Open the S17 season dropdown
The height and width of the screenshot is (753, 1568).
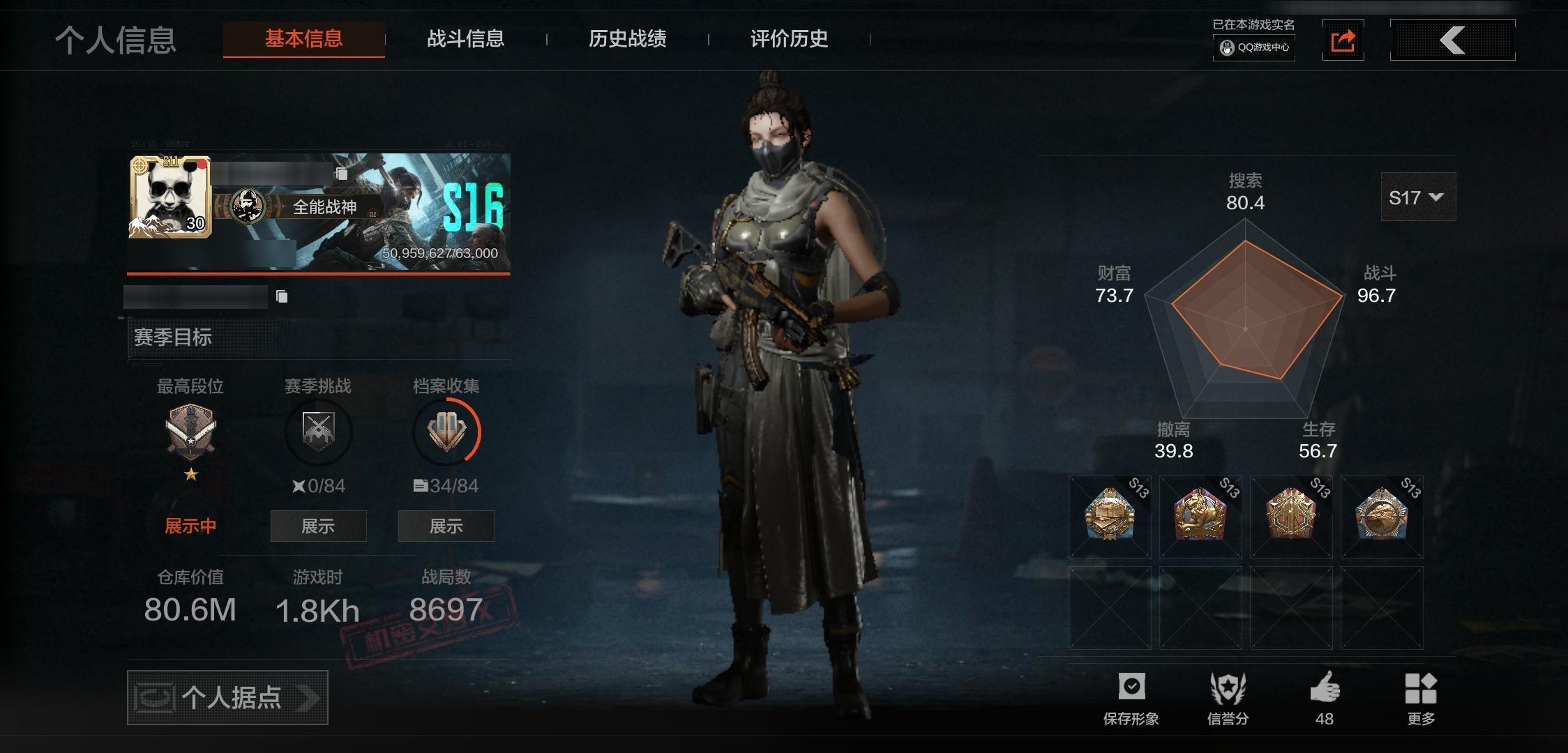1417,198
